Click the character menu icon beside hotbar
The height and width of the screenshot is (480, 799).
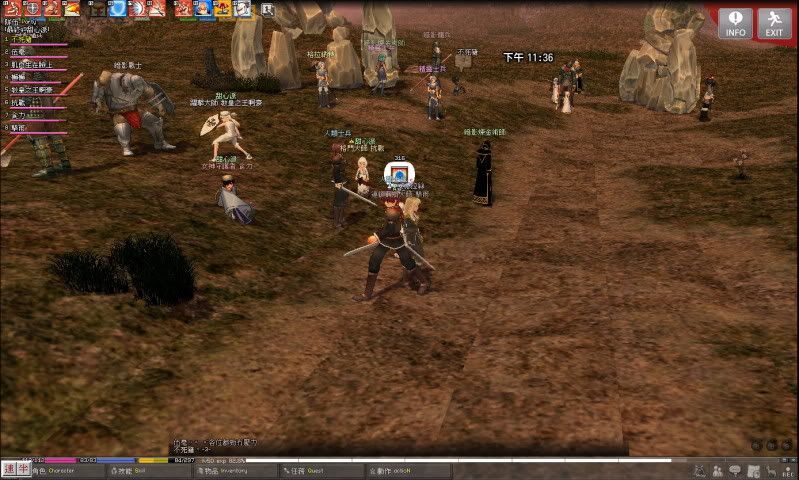(268, 9)
